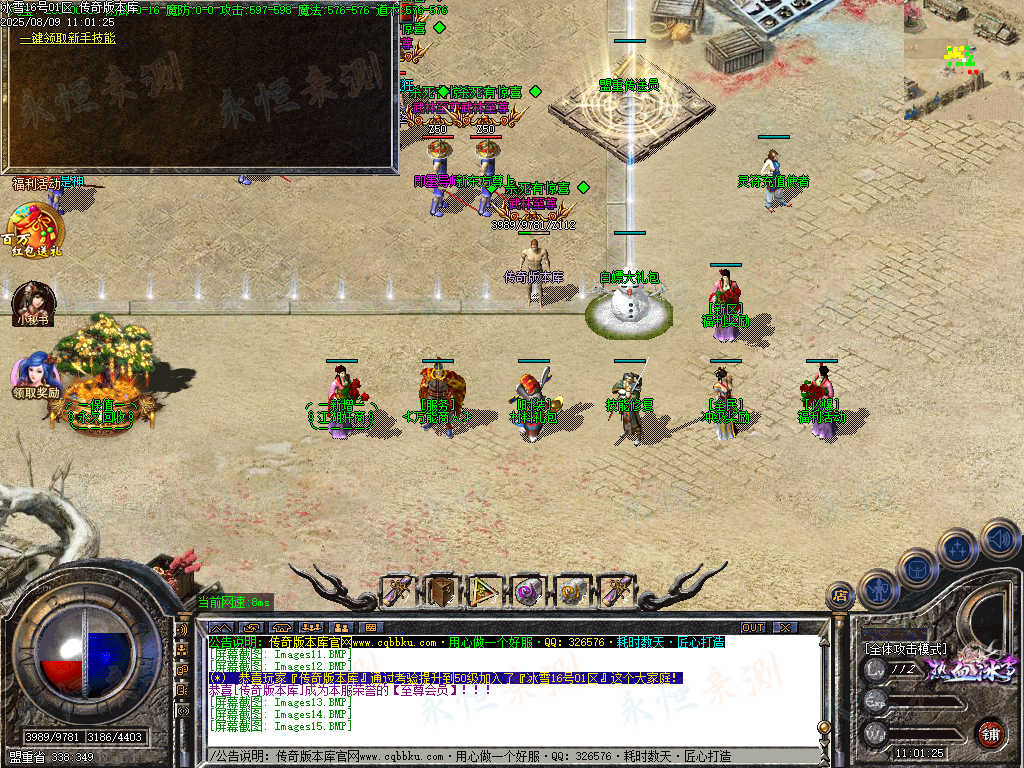
Task: Claim rewards via 领取奖励 icon
Action: coord(36,373)
